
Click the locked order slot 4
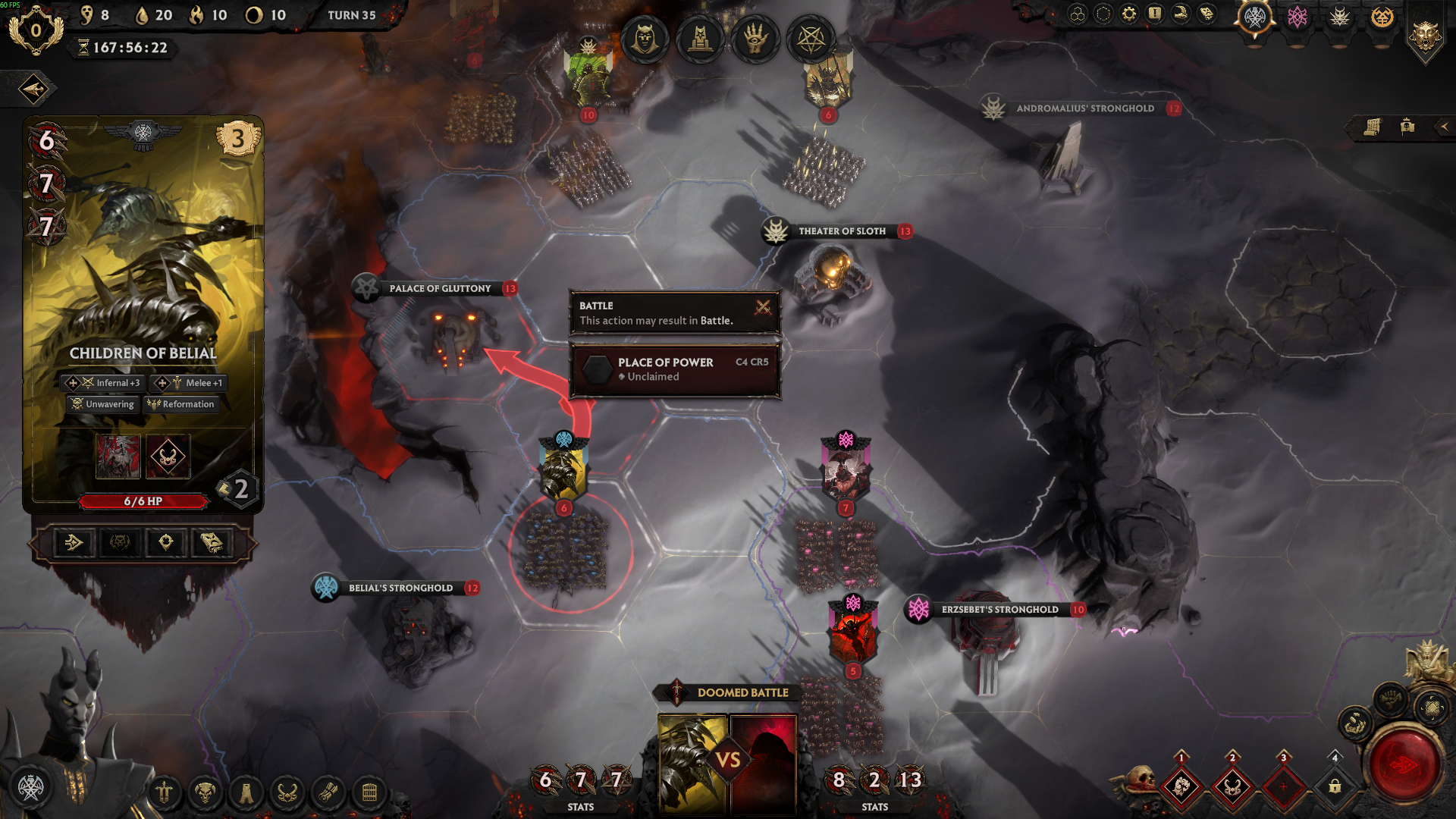(1335, 786)
